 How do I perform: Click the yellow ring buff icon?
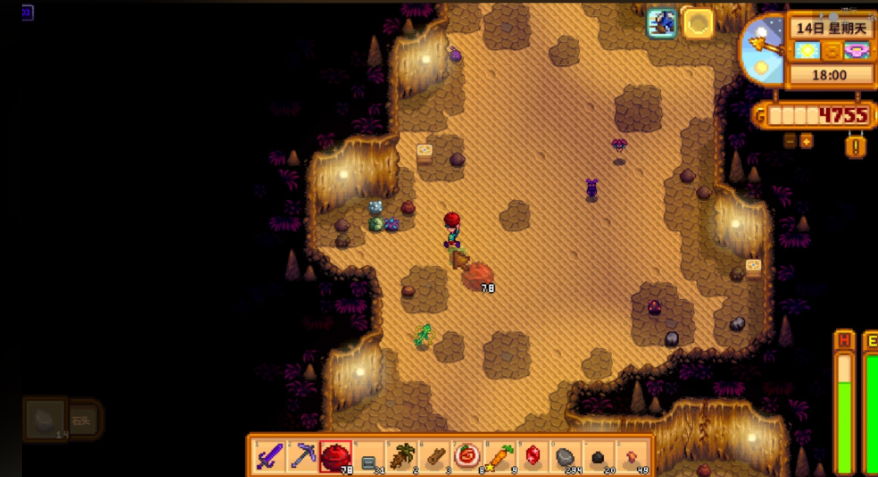[x=698, y=22]
